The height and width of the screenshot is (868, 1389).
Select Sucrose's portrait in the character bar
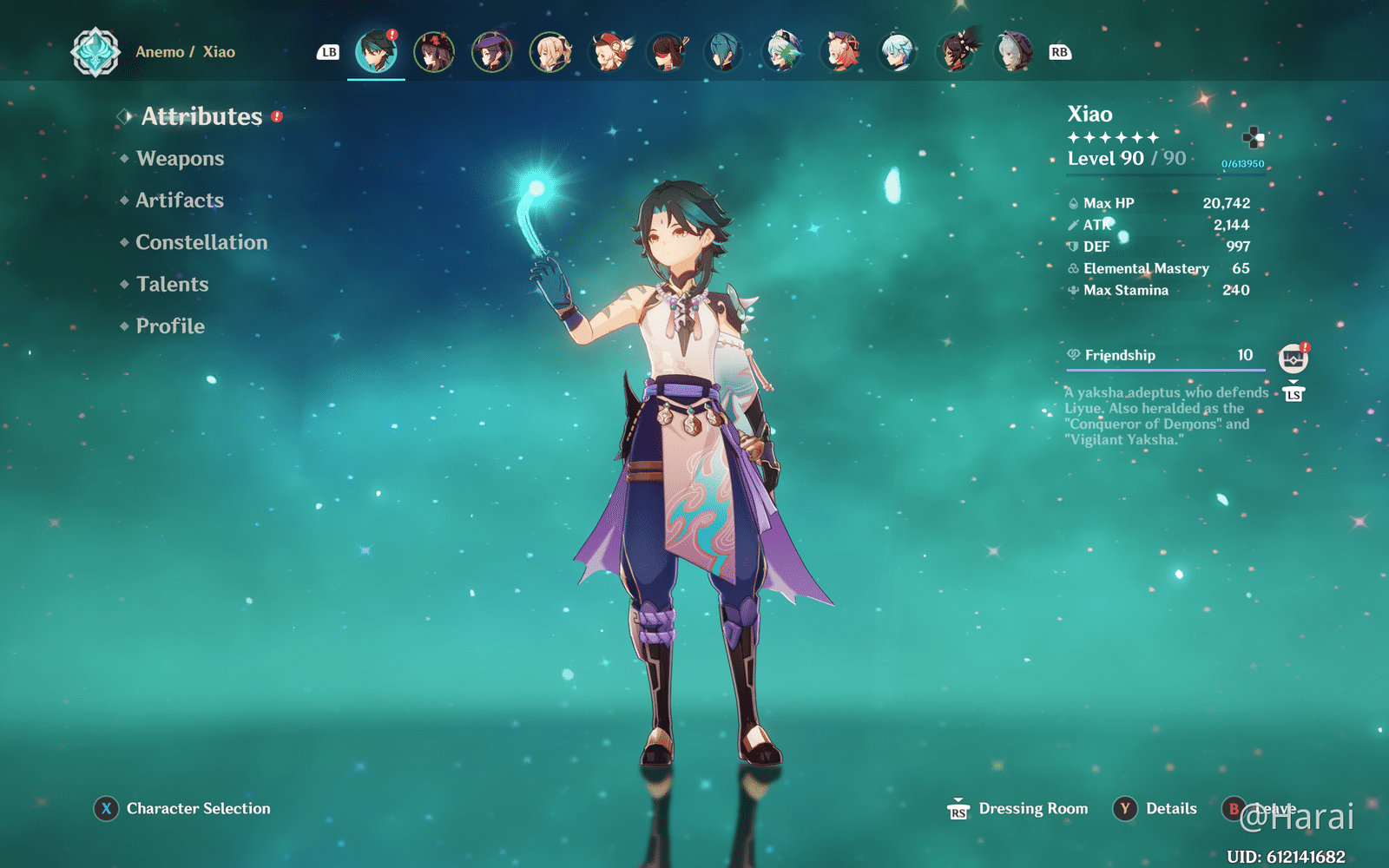pyautogui.click(x=781, y=52)
